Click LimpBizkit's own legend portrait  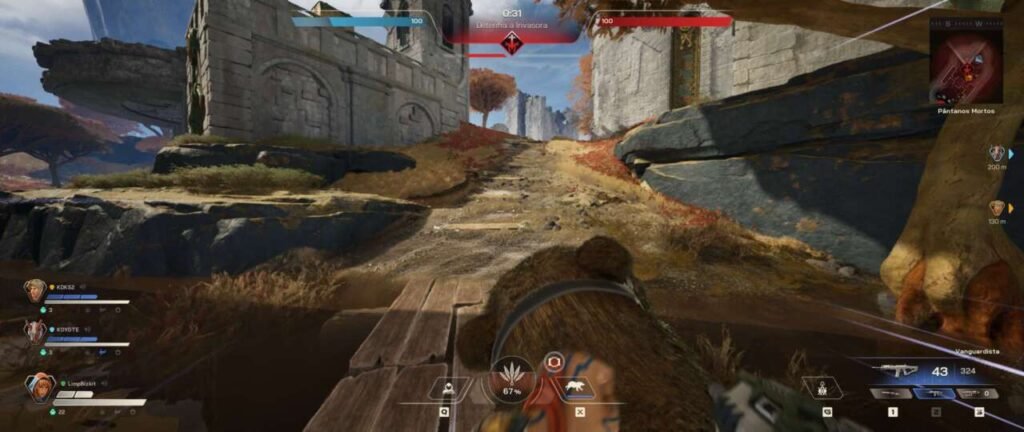click(41, 387)
